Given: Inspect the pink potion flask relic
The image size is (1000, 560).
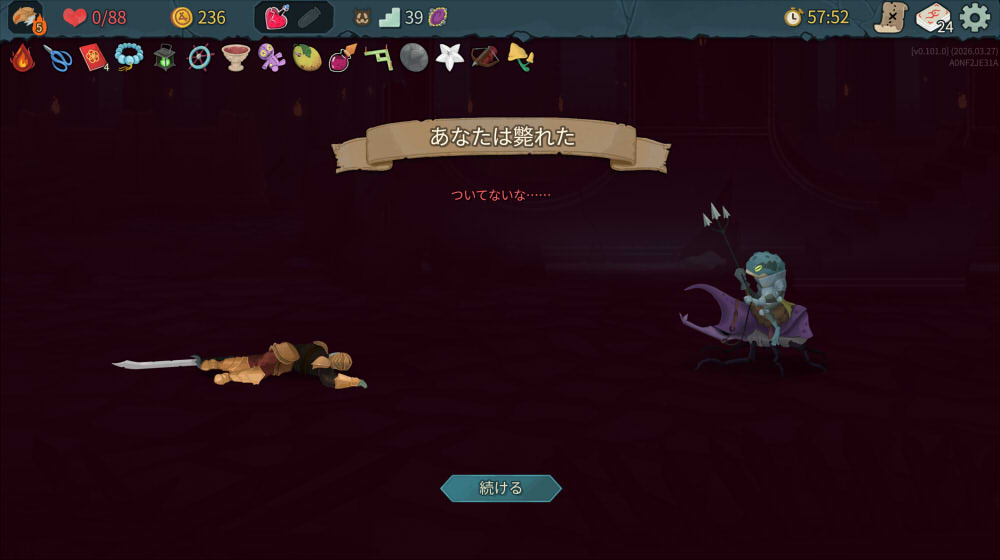Looking at the screenshot, I should pos(342,58).
